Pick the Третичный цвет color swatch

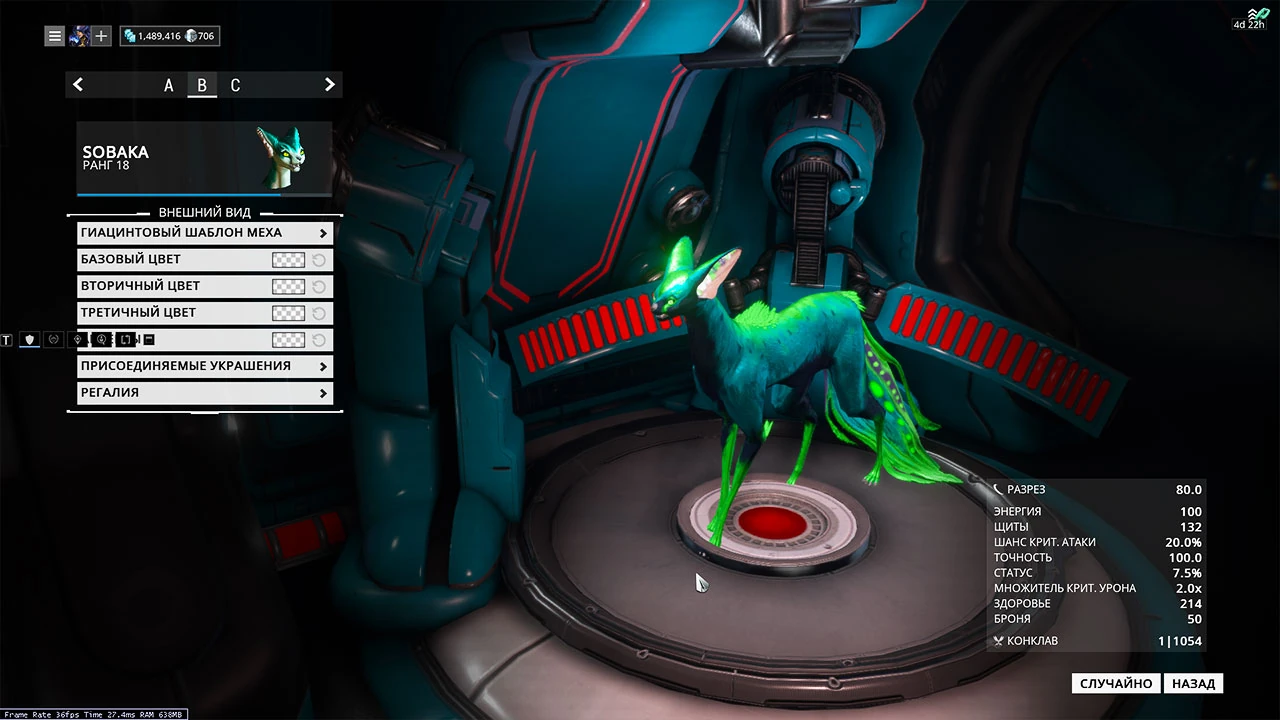tap(288, 313)
